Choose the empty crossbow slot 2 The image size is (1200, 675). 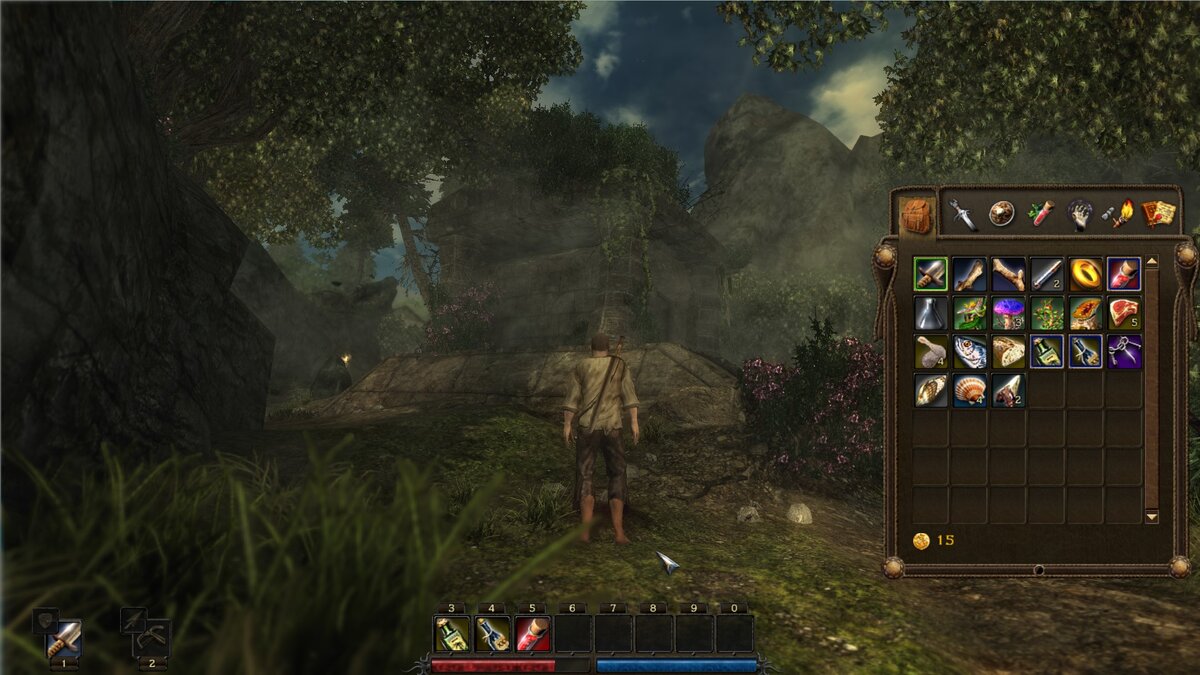tap(152, 637)
